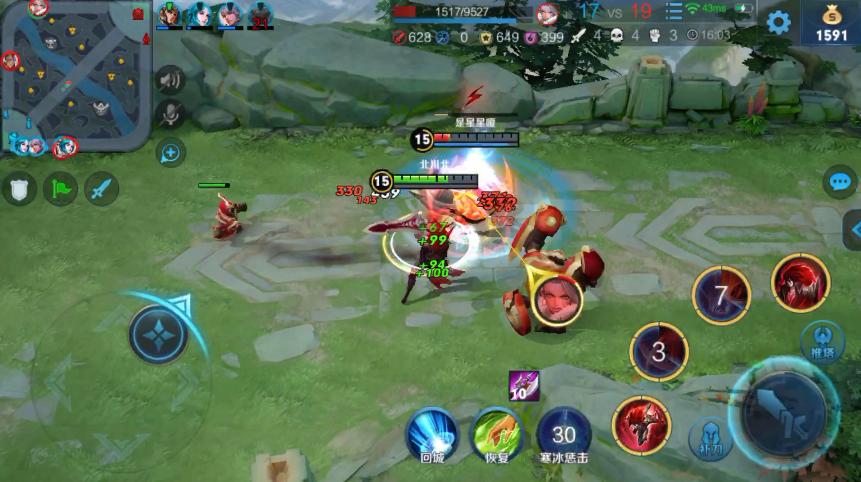Activate the ready red warrior skill

pos(641,423)
